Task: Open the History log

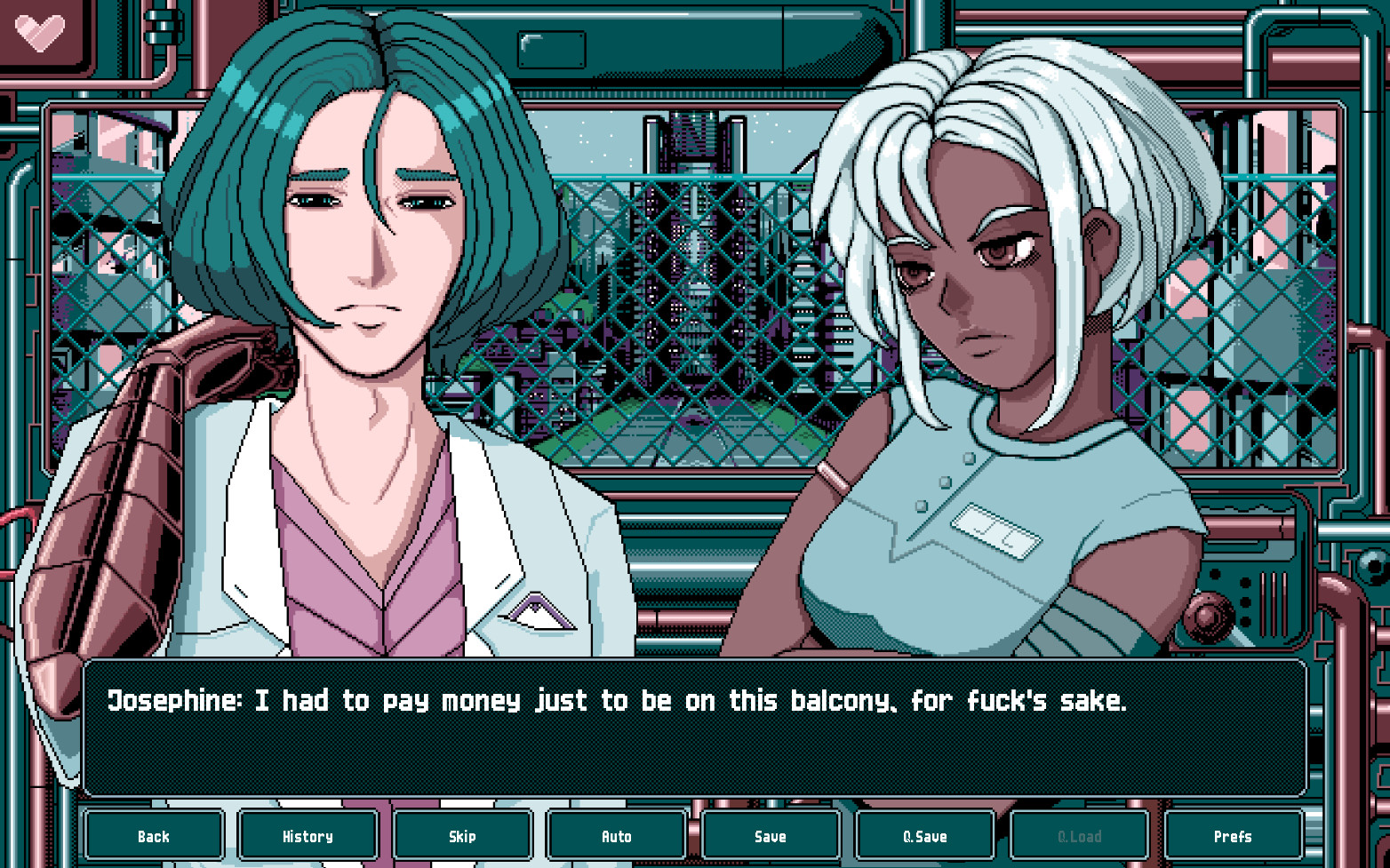Action: [x=308, y=836]
